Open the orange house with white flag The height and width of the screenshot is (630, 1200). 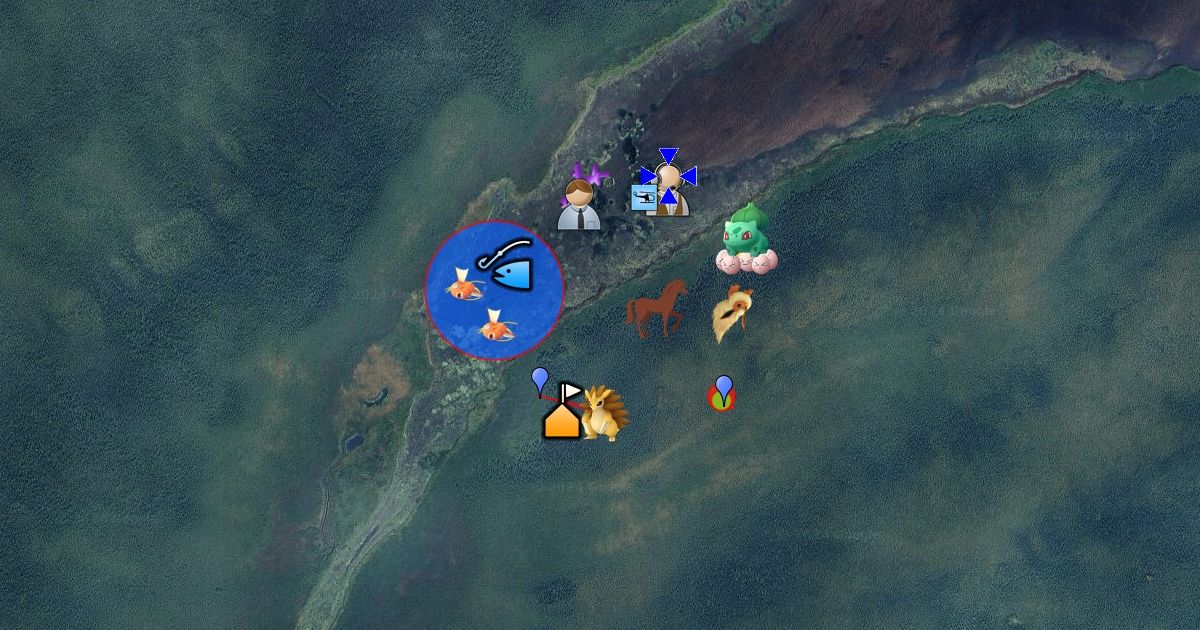562,413
